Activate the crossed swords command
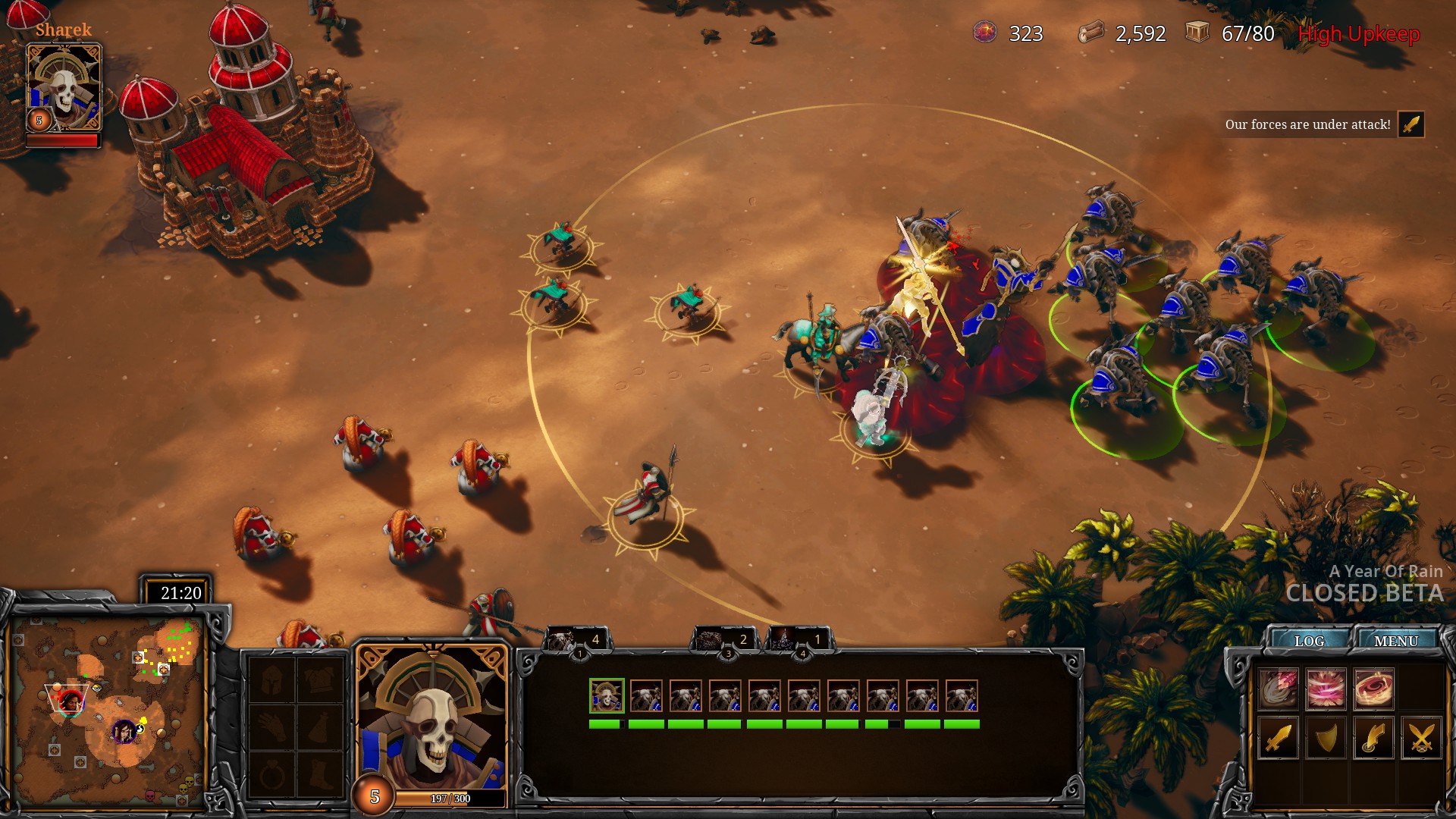 (1421, 737)
